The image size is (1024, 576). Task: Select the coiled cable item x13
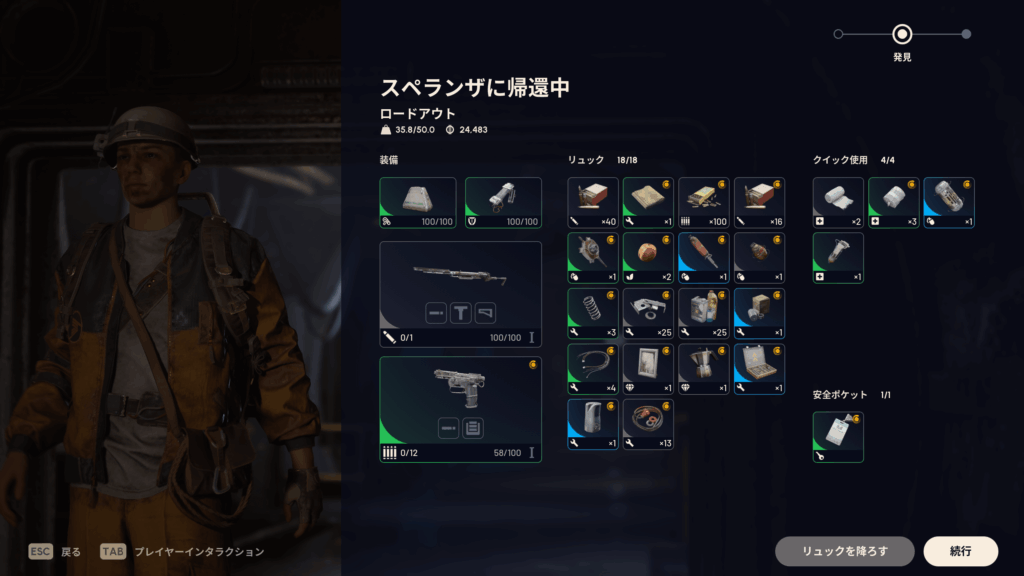point(648,424)
